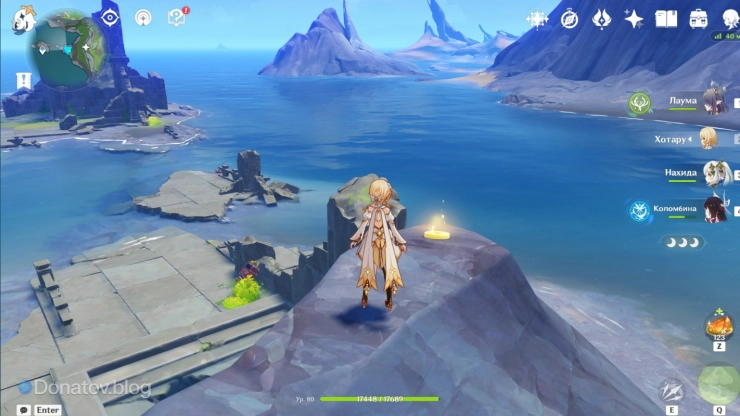740x416 pixels.
Task: Open the tutorial book with red alert
Action: point(177,17)
